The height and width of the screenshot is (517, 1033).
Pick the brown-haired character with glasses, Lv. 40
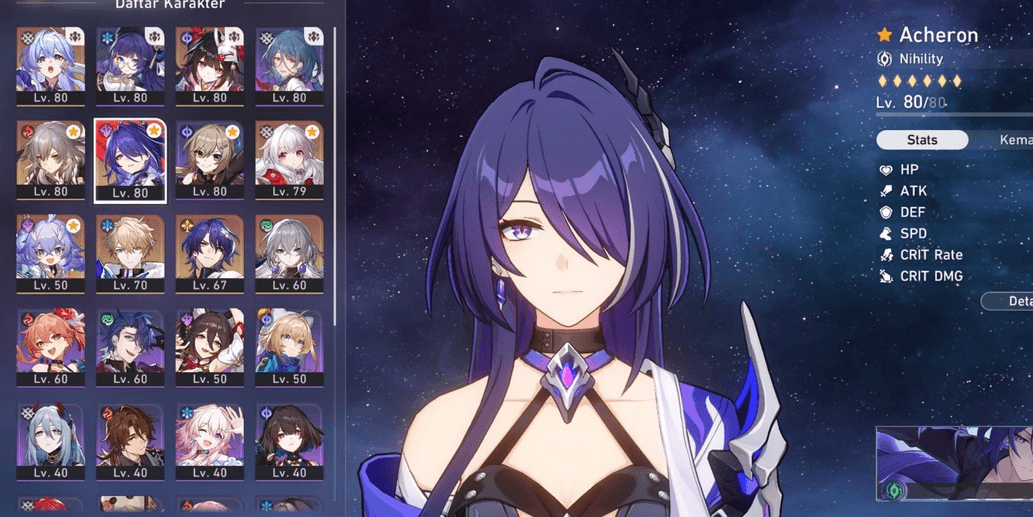point(130,439)
